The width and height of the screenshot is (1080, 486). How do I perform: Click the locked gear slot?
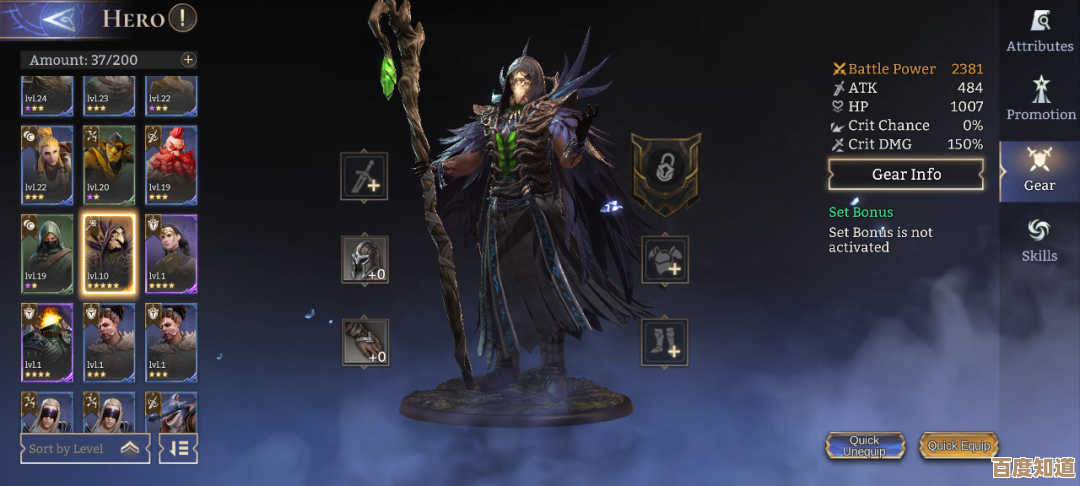pos(665,172)
